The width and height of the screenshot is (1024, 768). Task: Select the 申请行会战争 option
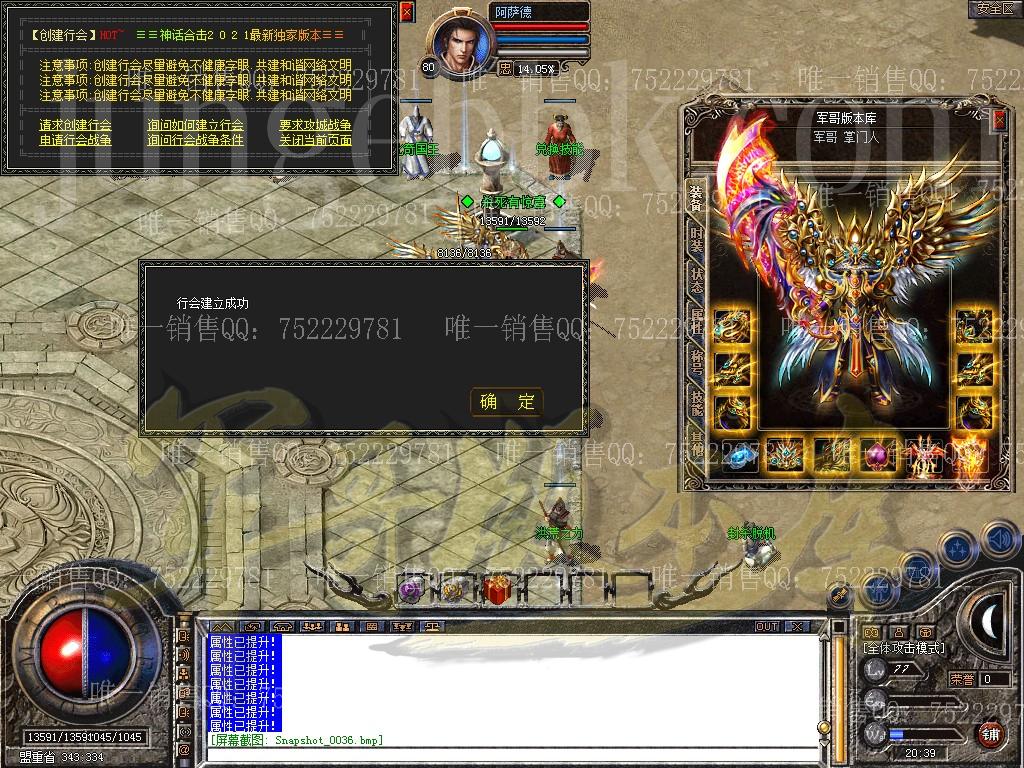(x=76, y=140)
